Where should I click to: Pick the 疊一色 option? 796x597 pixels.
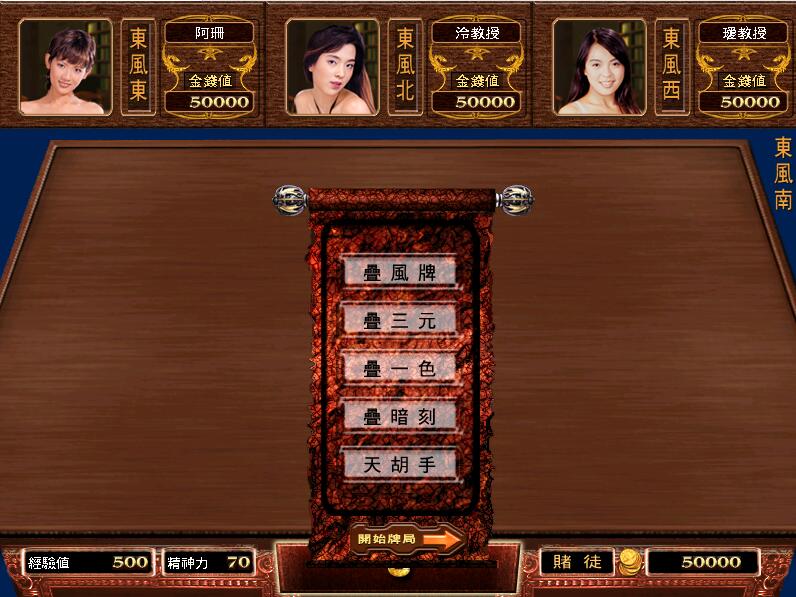[399, 368]
